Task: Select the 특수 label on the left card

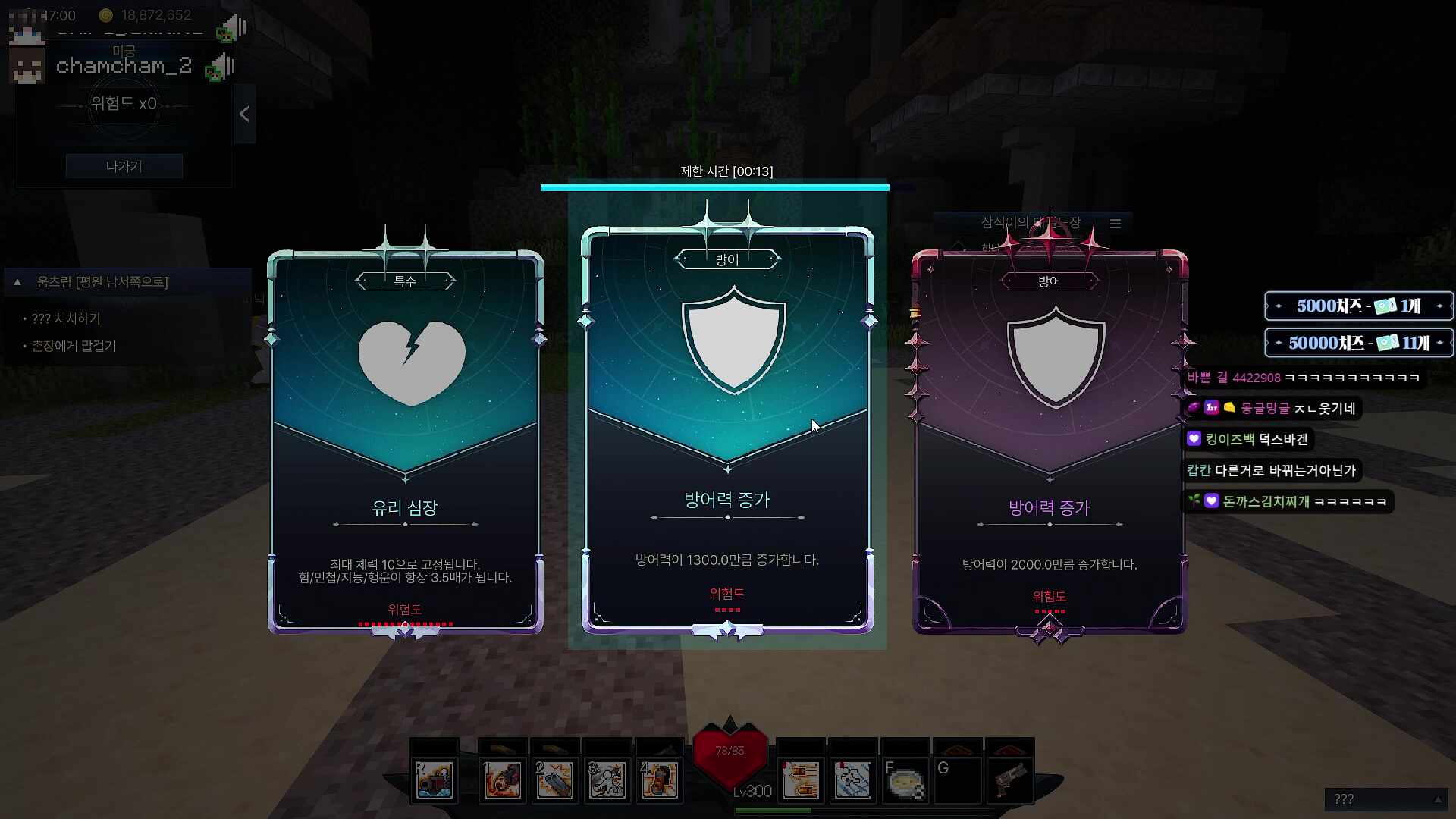Action: [x=406, y=280]
